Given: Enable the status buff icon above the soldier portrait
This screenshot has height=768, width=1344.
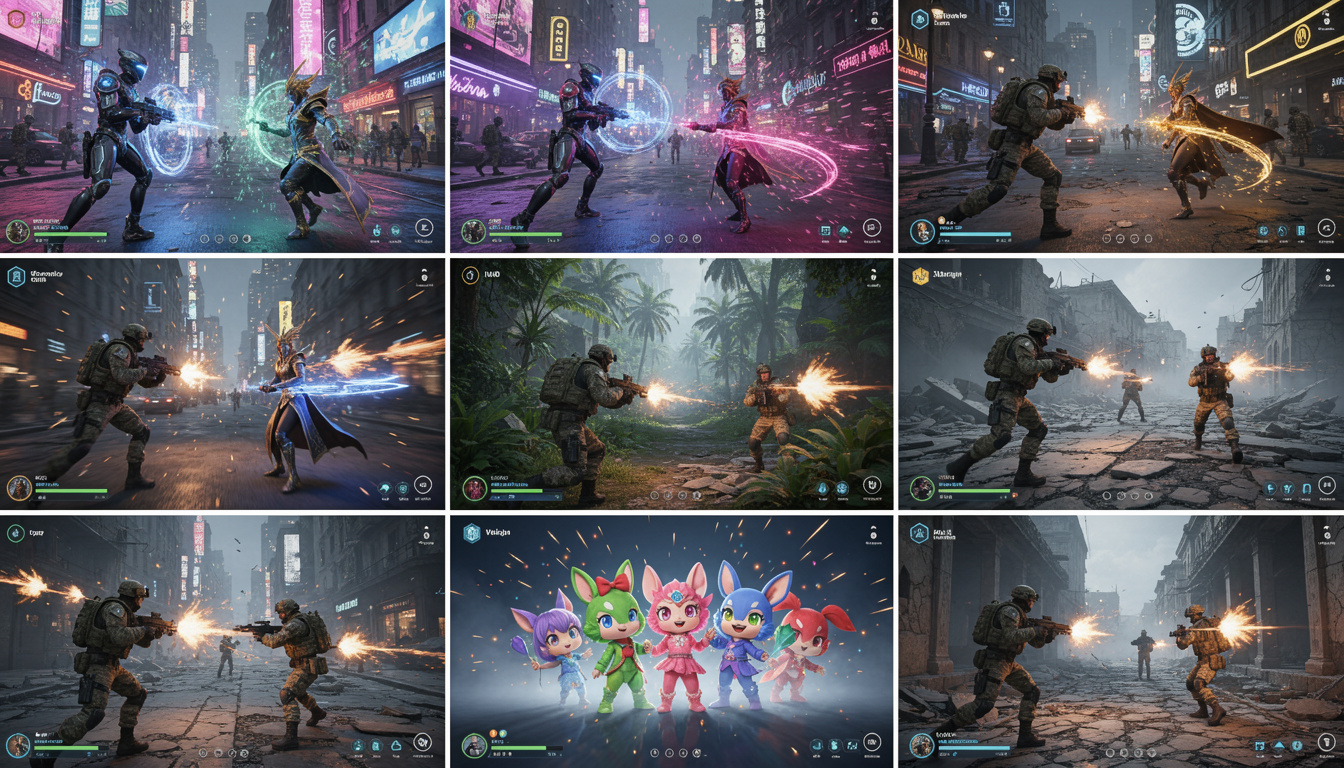Looking at the screenshot, I should click(491, 733).
